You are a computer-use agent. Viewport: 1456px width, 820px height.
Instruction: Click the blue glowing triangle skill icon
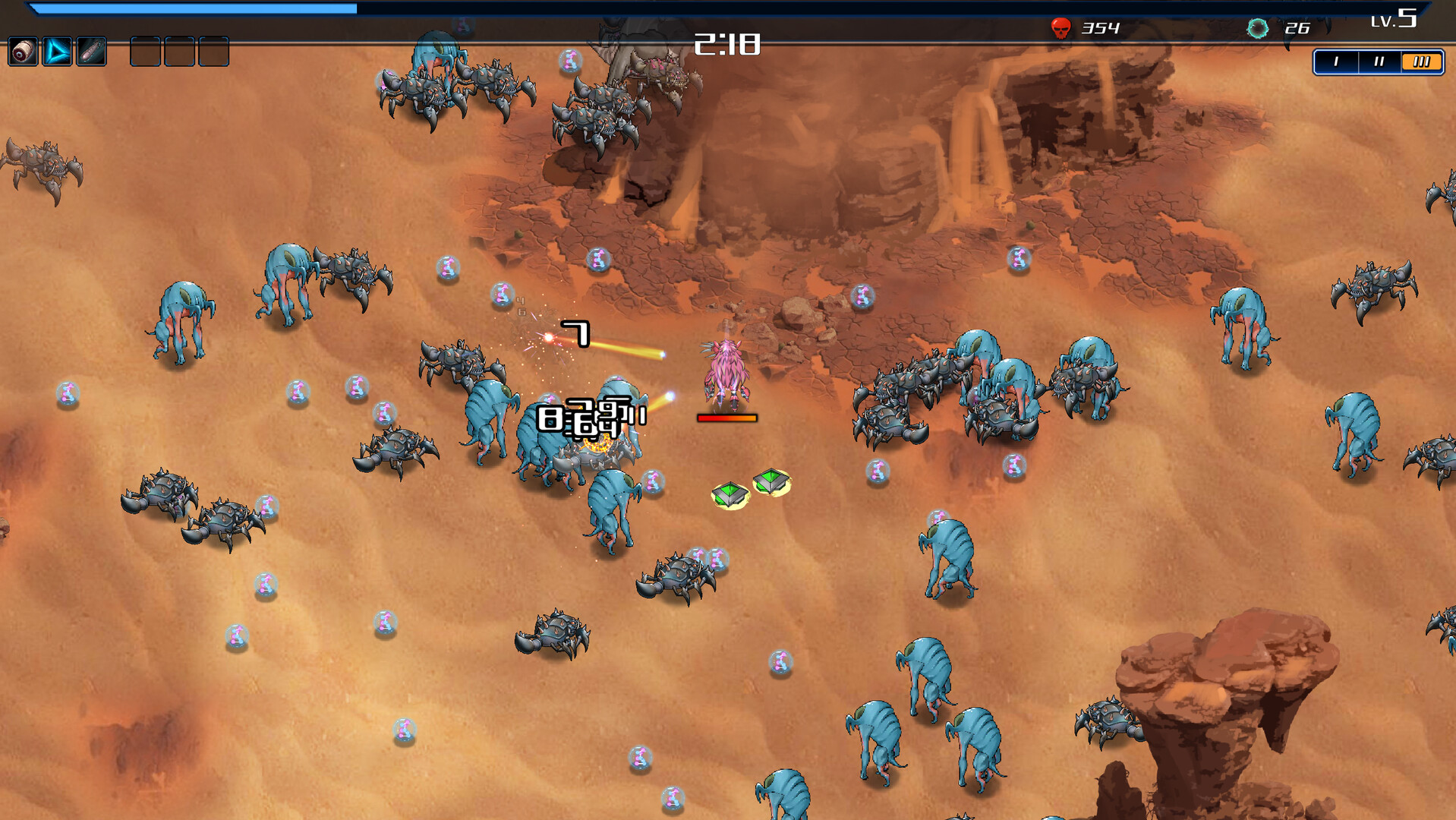point(57,52)
